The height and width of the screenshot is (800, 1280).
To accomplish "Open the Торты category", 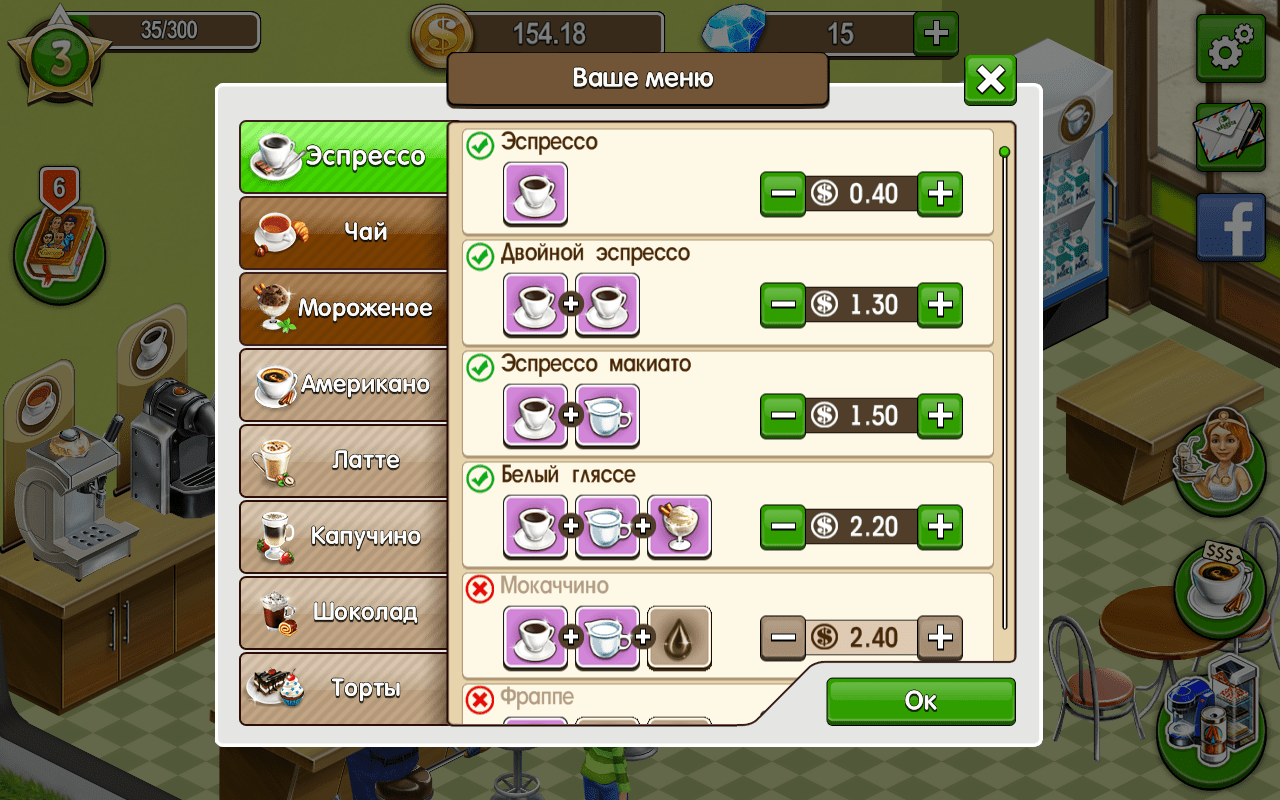I will (x=343, y=689).
